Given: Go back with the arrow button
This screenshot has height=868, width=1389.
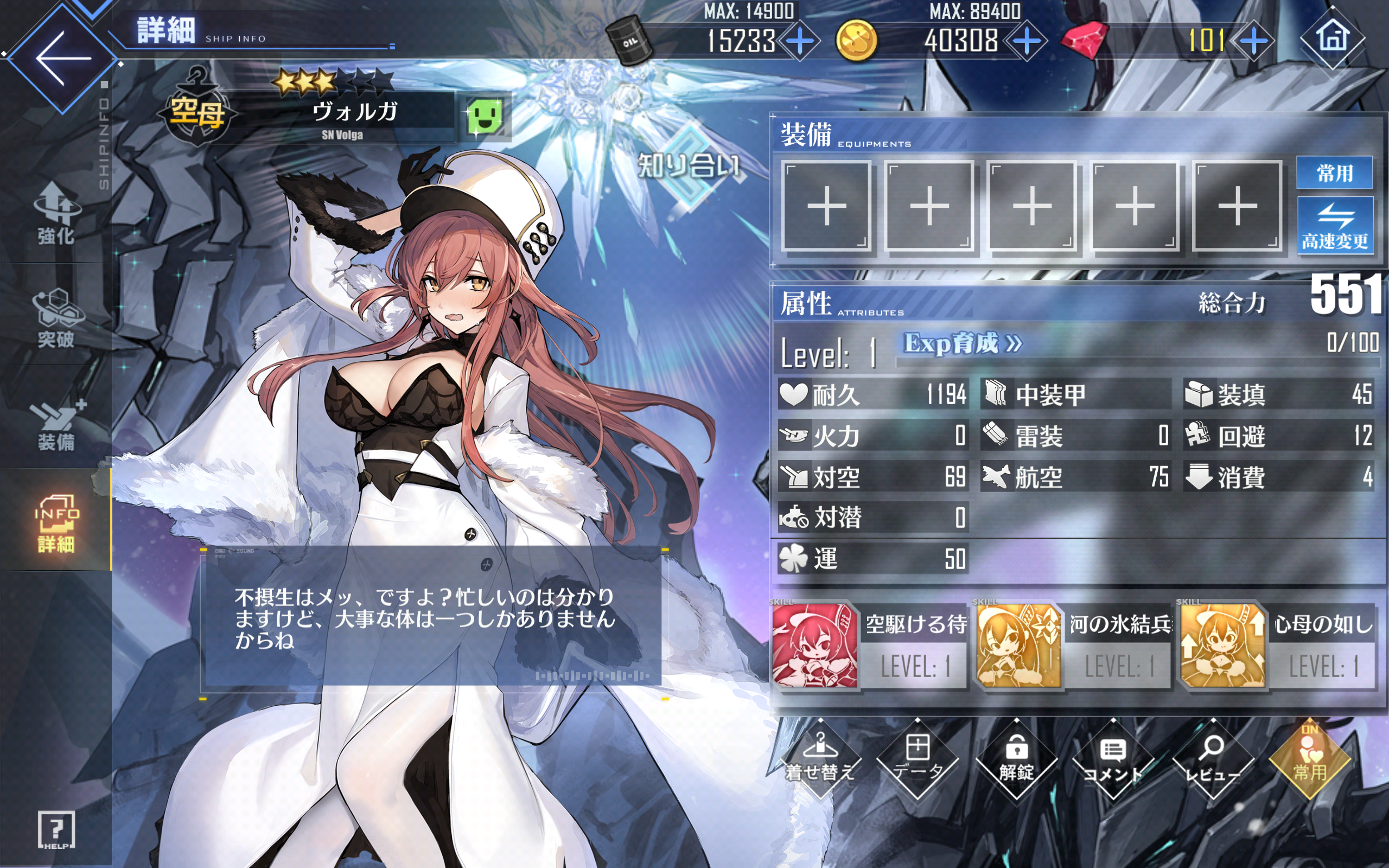Looking at the screenshot, I should point(62,58).
